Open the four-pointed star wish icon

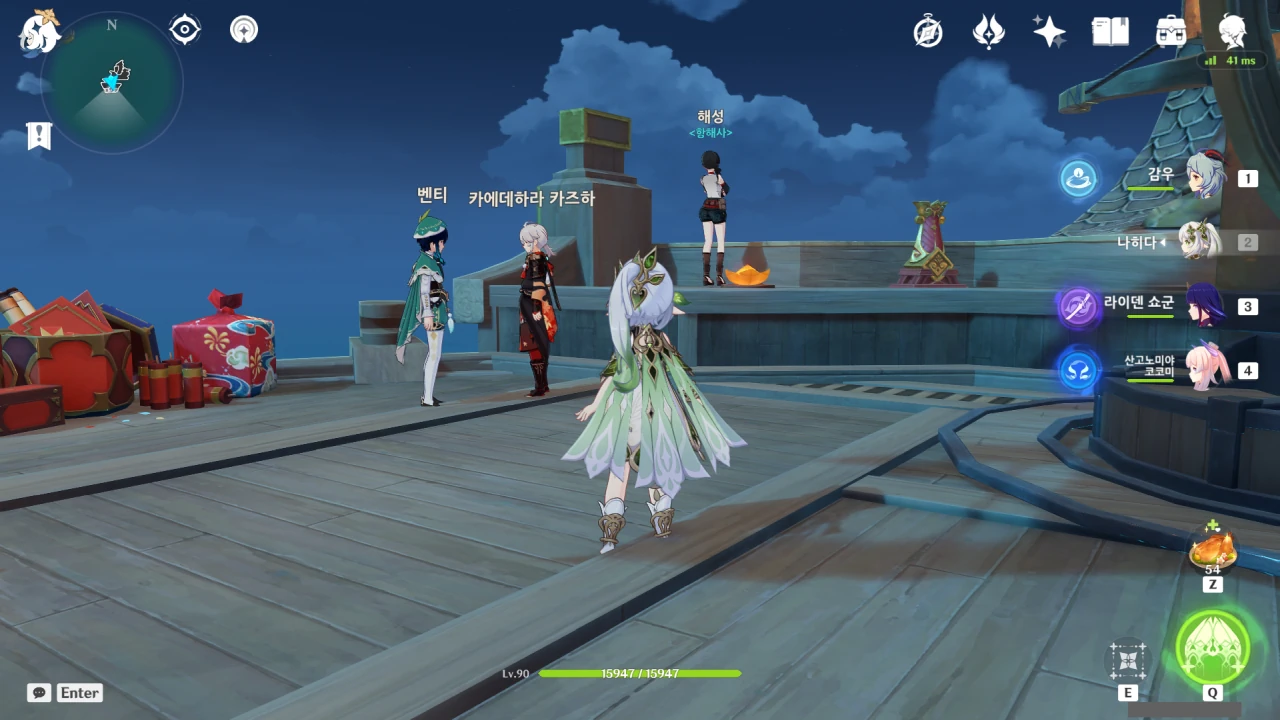[x=1049, y=32]
